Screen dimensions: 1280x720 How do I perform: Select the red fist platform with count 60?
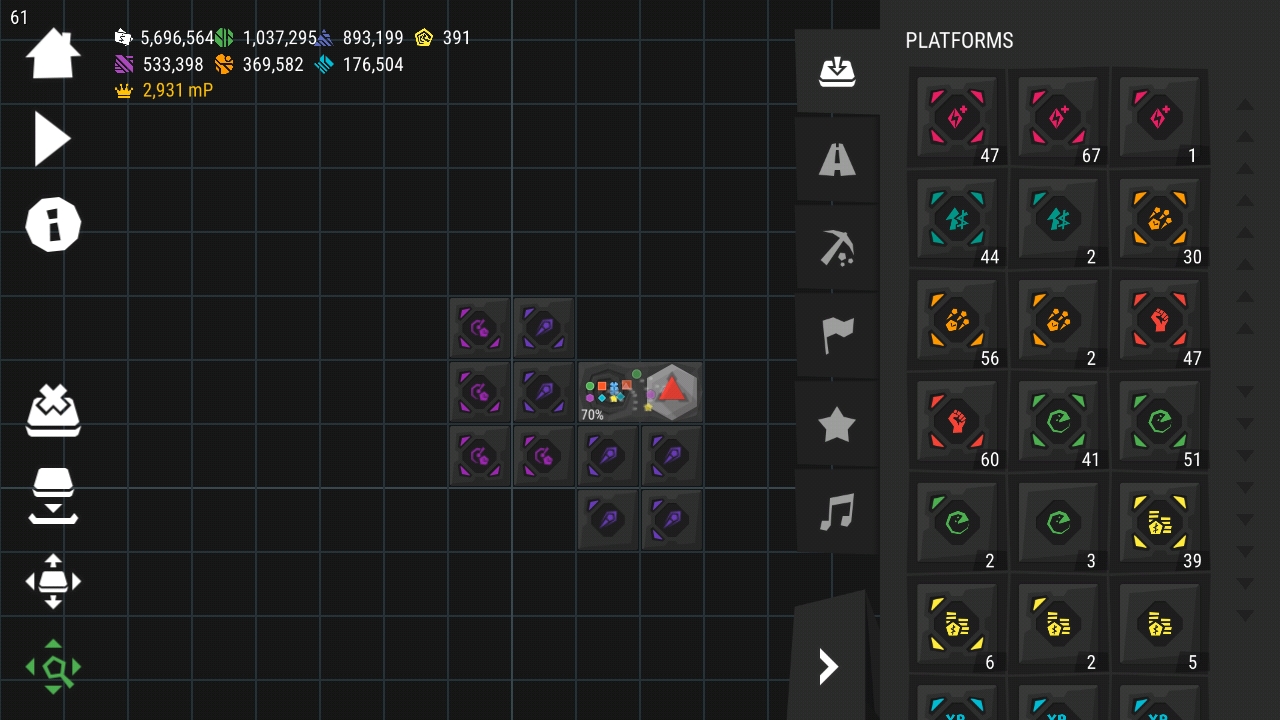point(957,421)
